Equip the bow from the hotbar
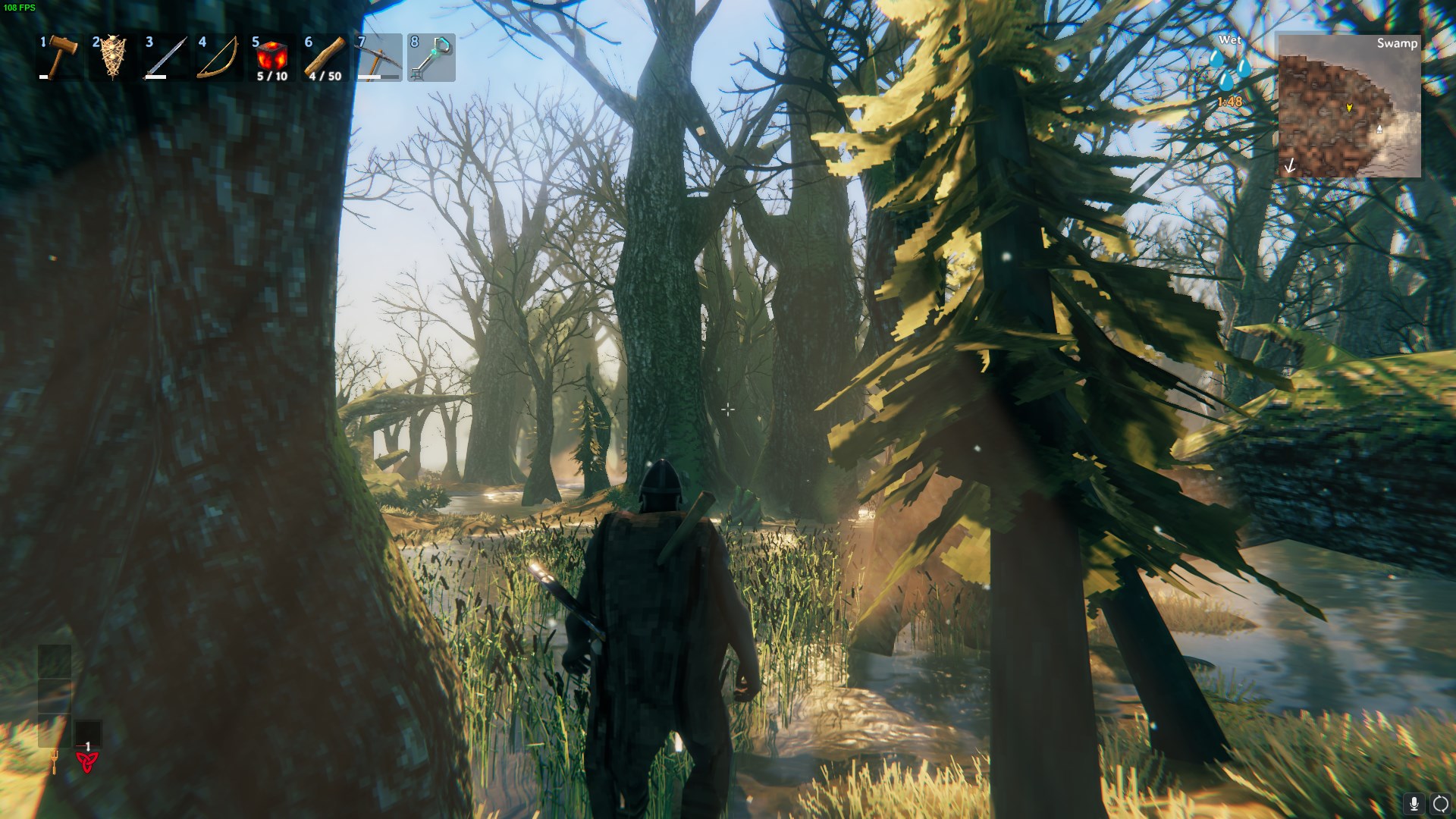1456x819 pixels. point(218,58)
